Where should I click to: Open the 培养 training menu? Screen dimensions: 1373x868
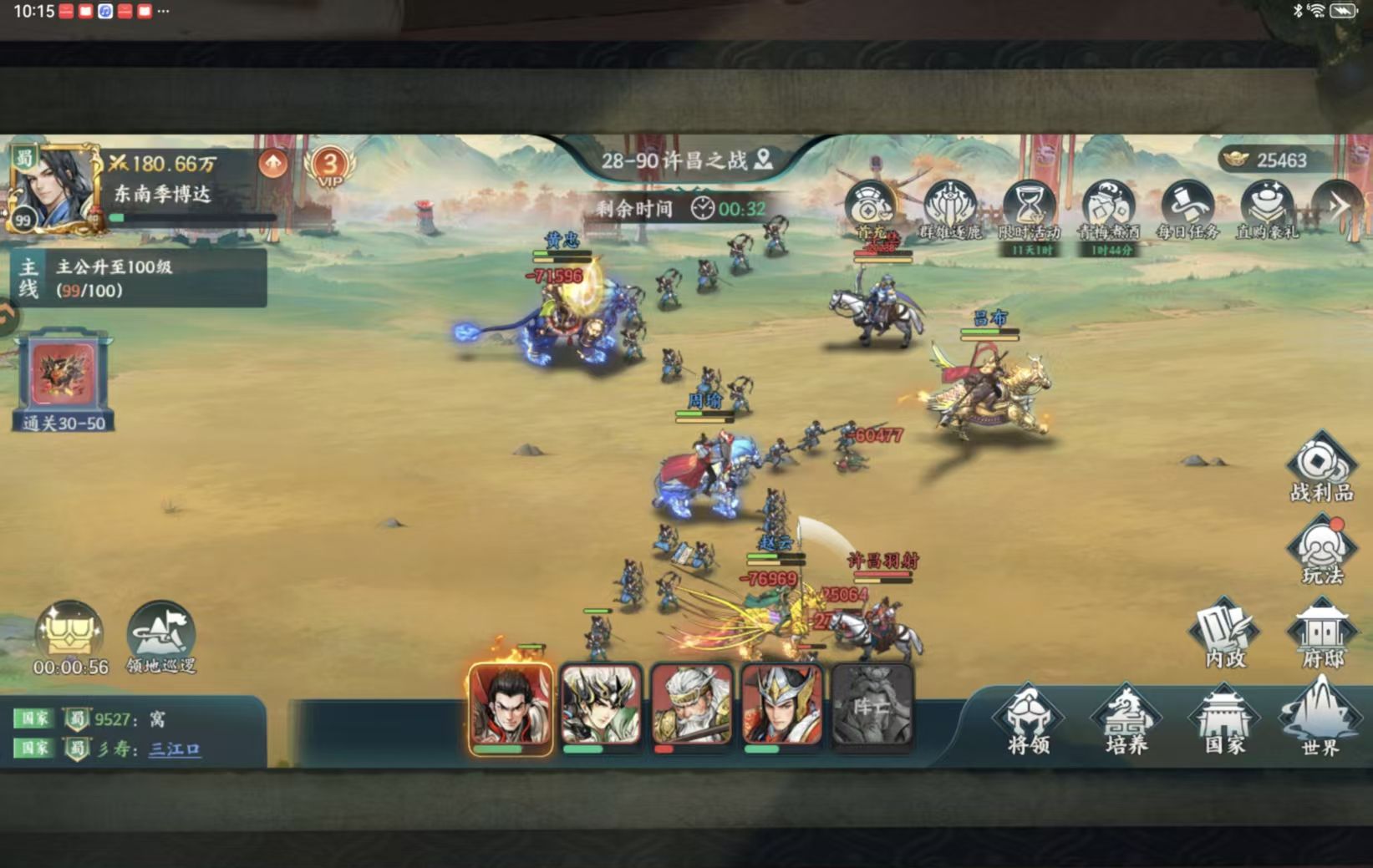(x=1126, y=719)
